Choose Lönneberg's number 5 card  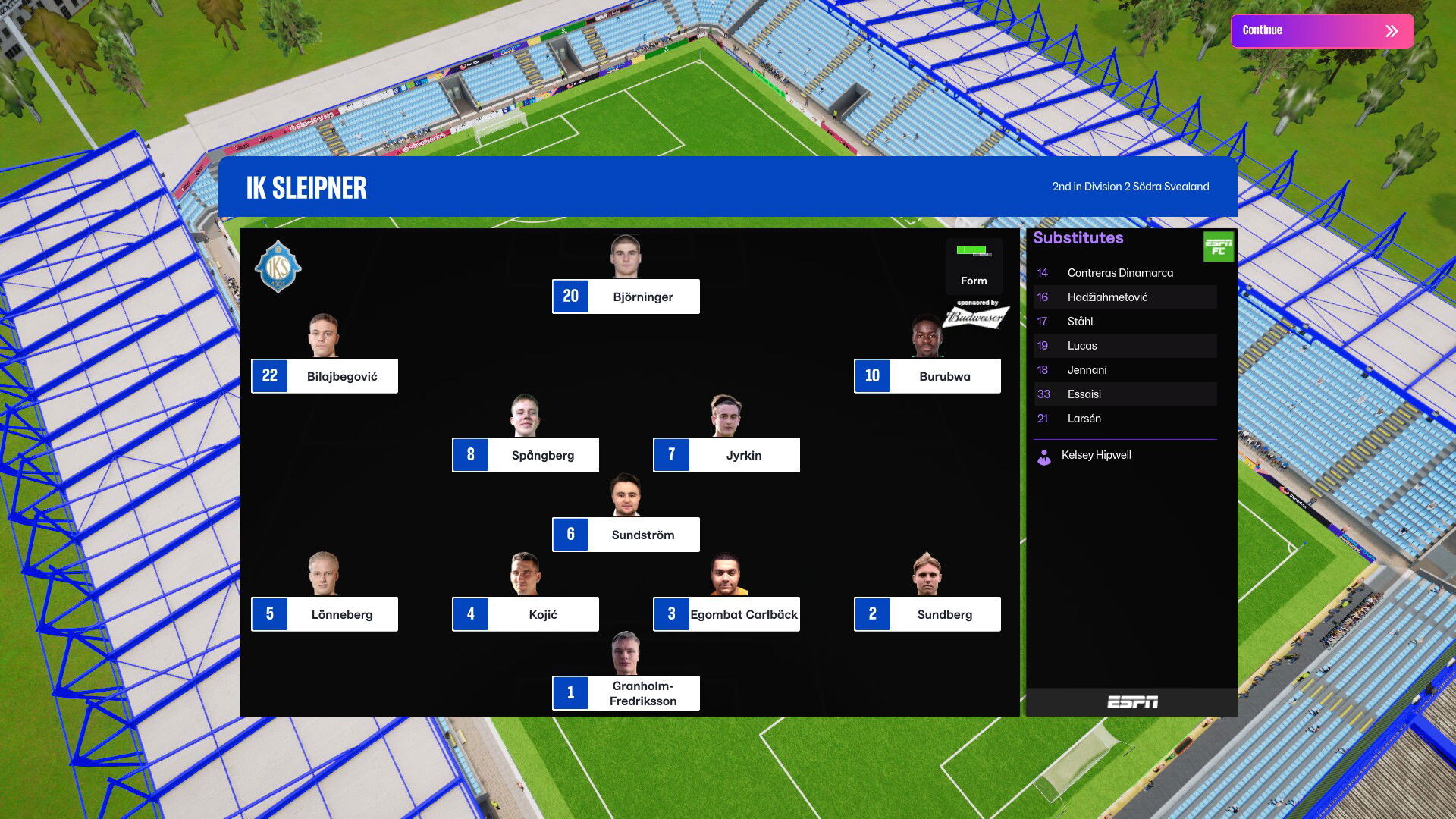point(325,614)
